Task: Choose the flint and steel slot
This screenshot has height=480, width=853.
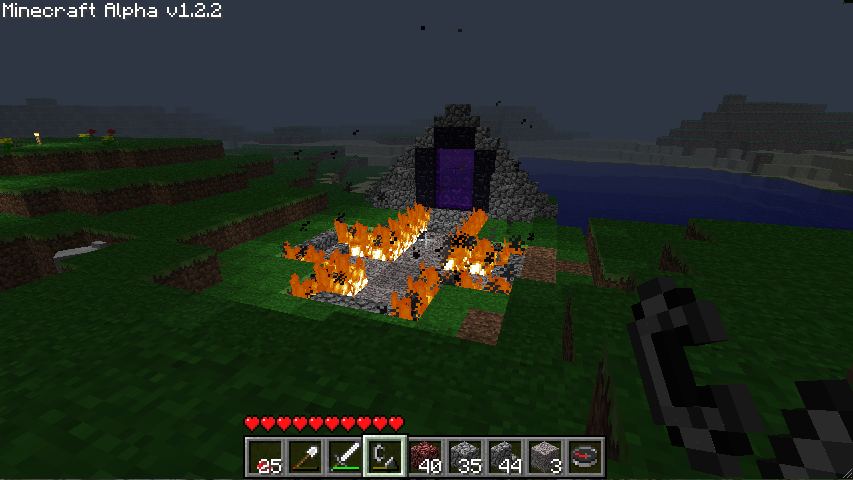Action: [x=385, y=457]
